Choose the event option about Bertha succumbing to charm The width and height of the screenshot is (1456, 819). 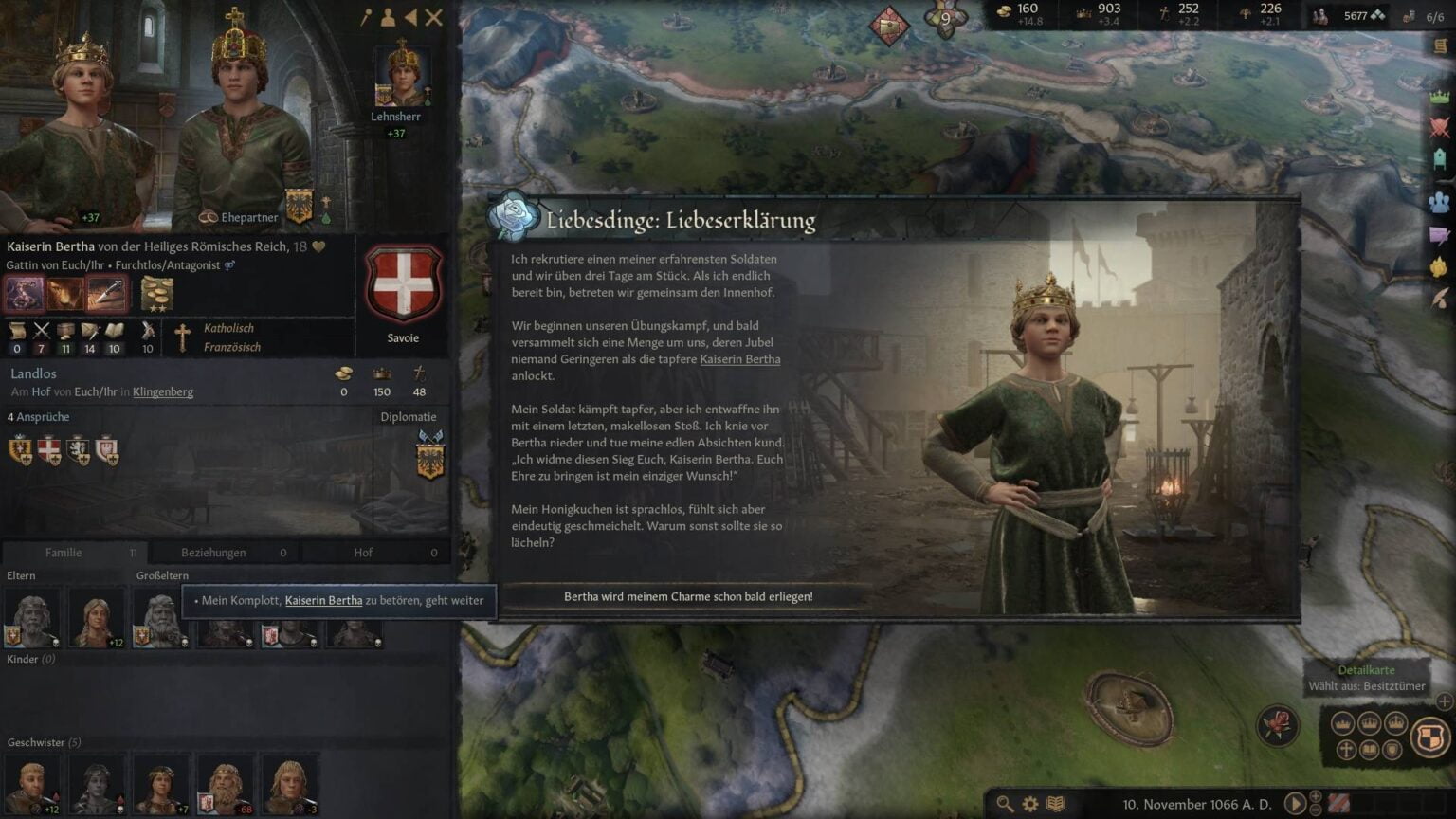(689, 596)
